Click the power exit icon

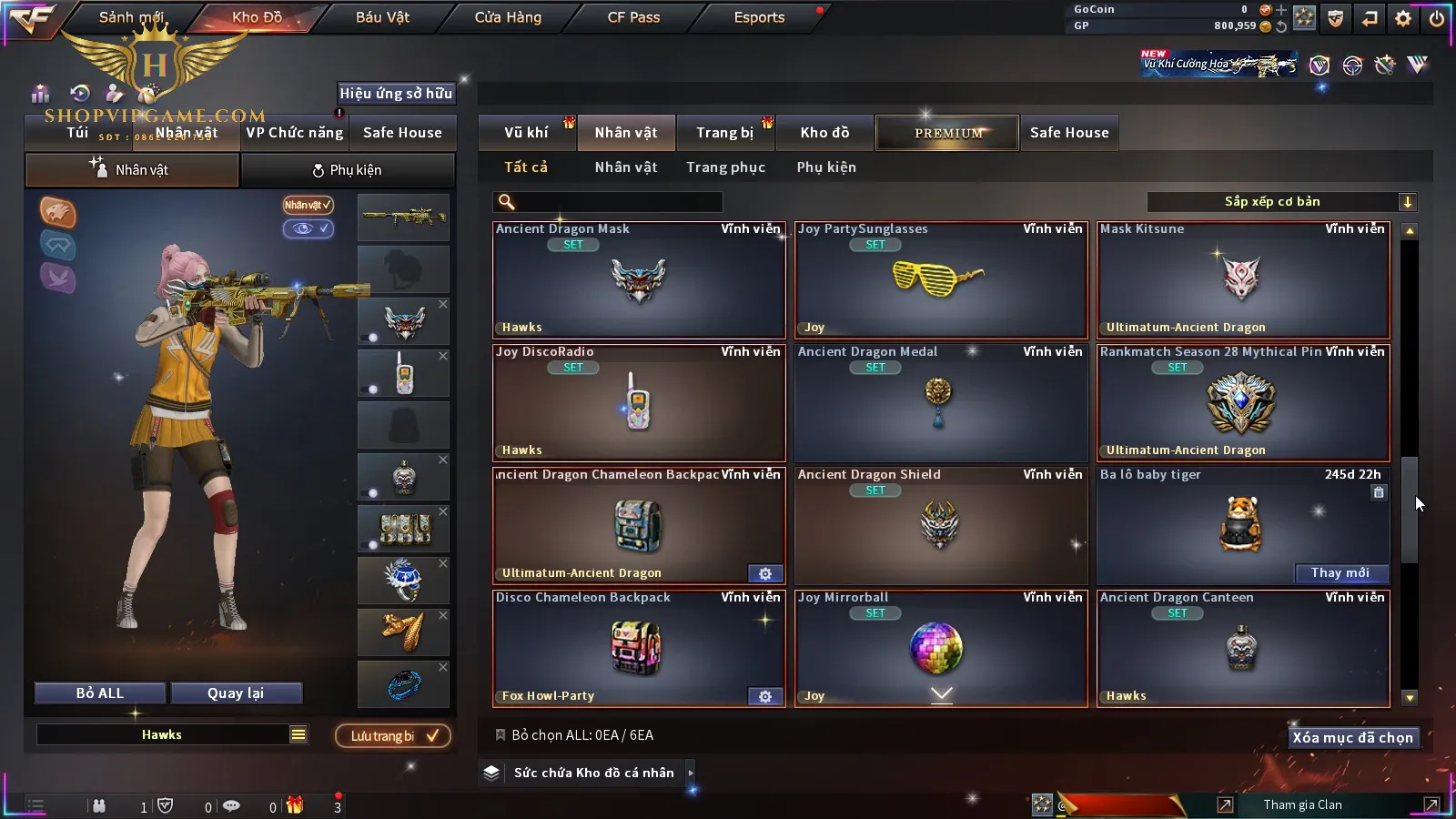[1437, 18]
